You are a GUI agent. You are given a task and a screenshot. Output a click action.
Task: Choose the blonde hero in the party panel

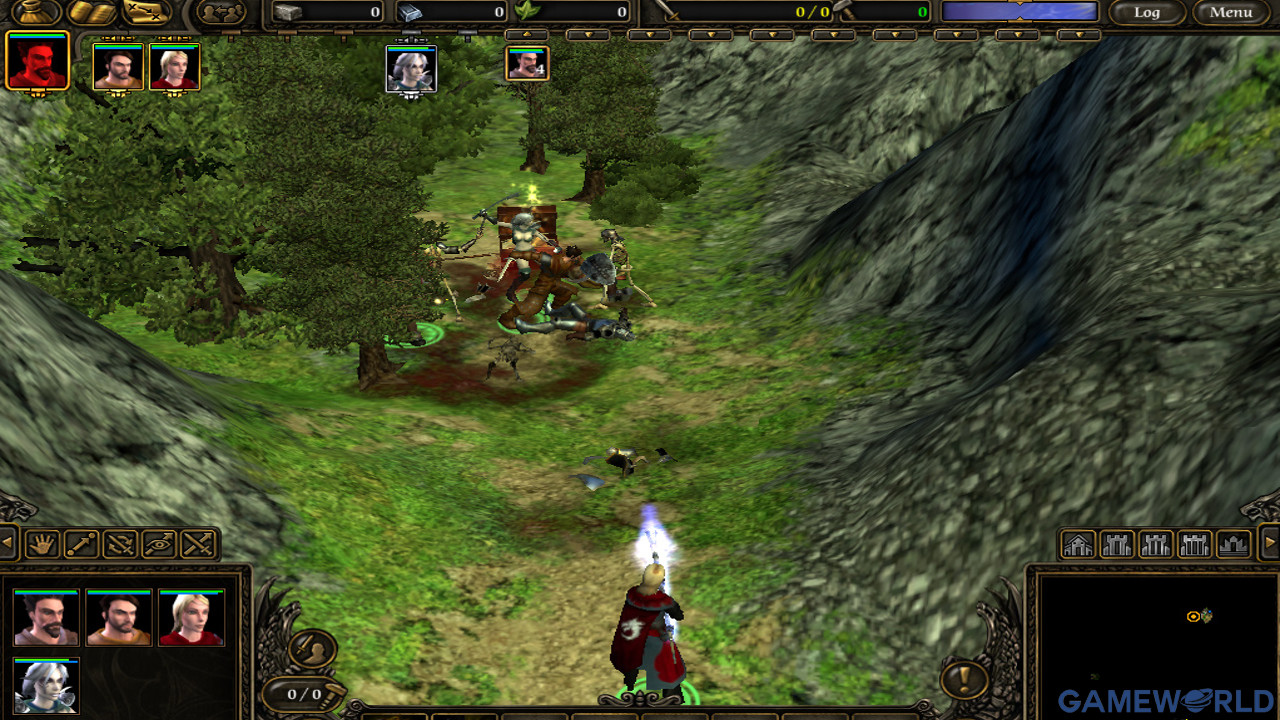click(191, 618)
